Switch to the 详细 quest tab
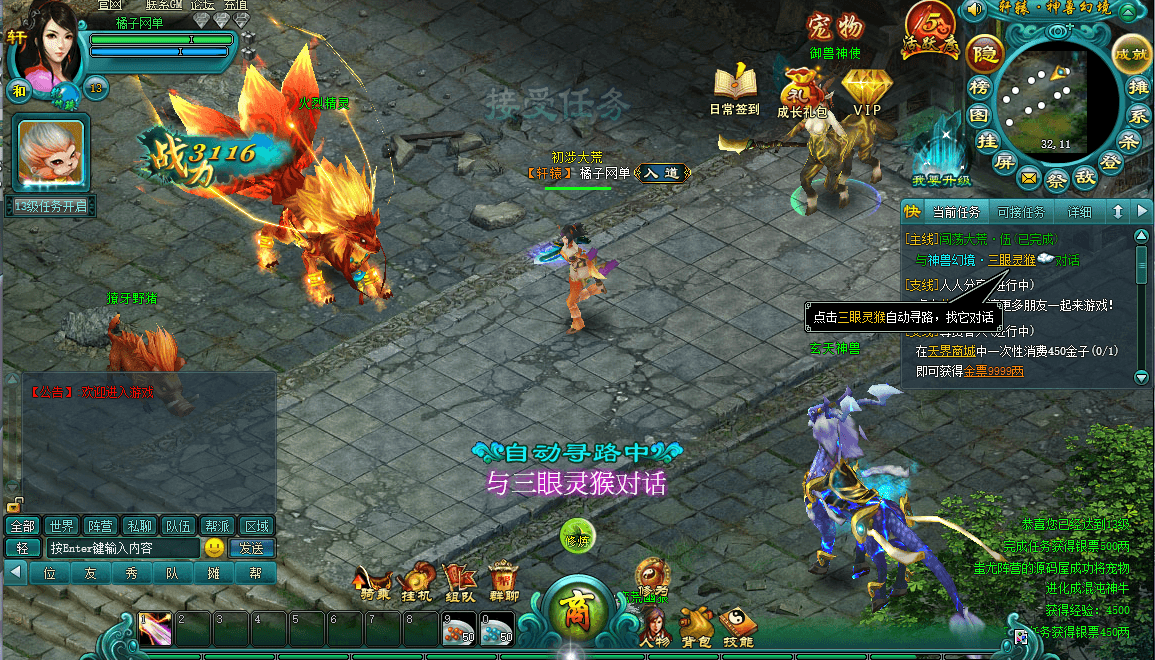 pos(1079,212)
